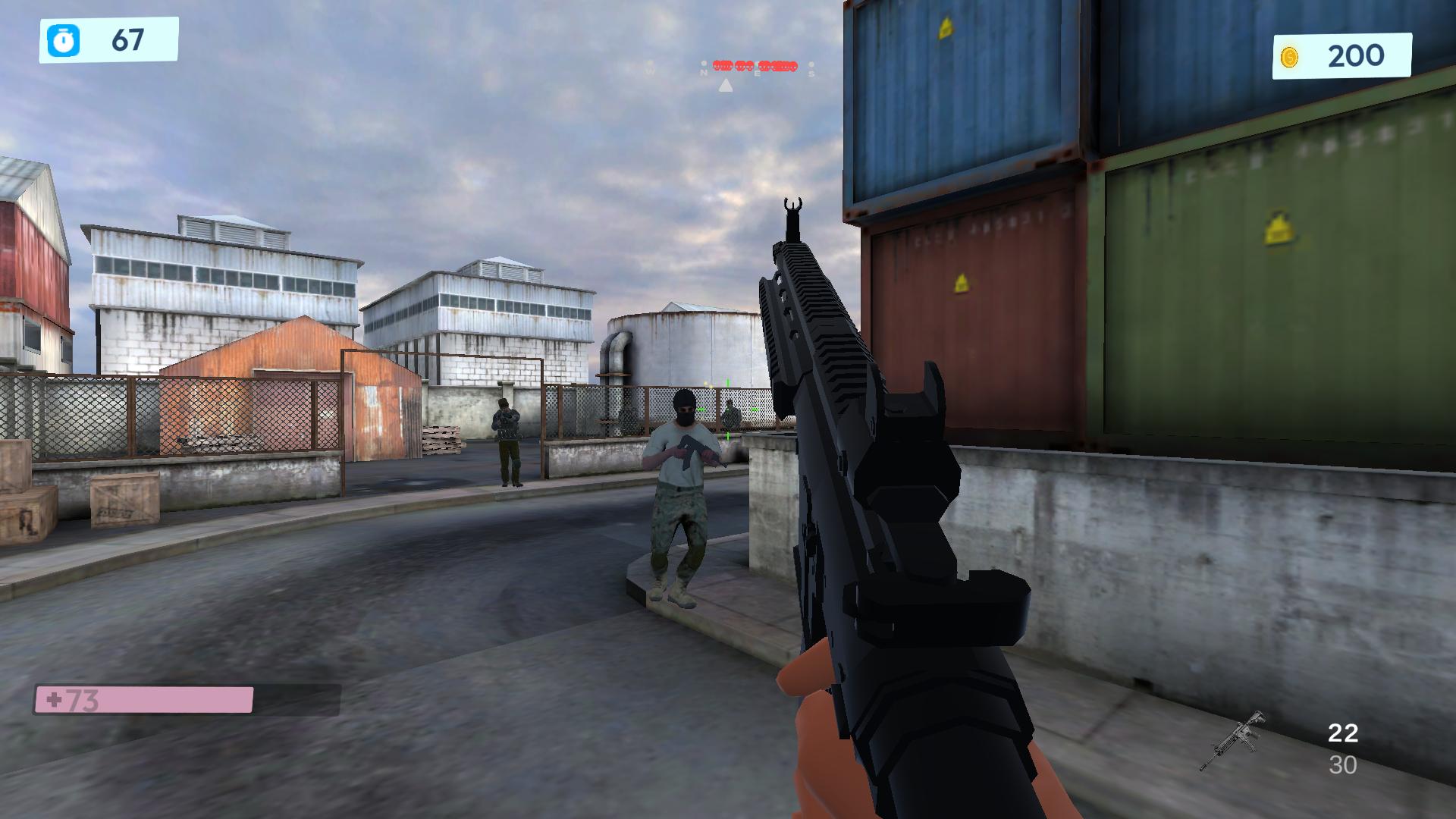1456x819 pixels.
Task: Click the S marker on the compass strip
Action: click(812, 74)
